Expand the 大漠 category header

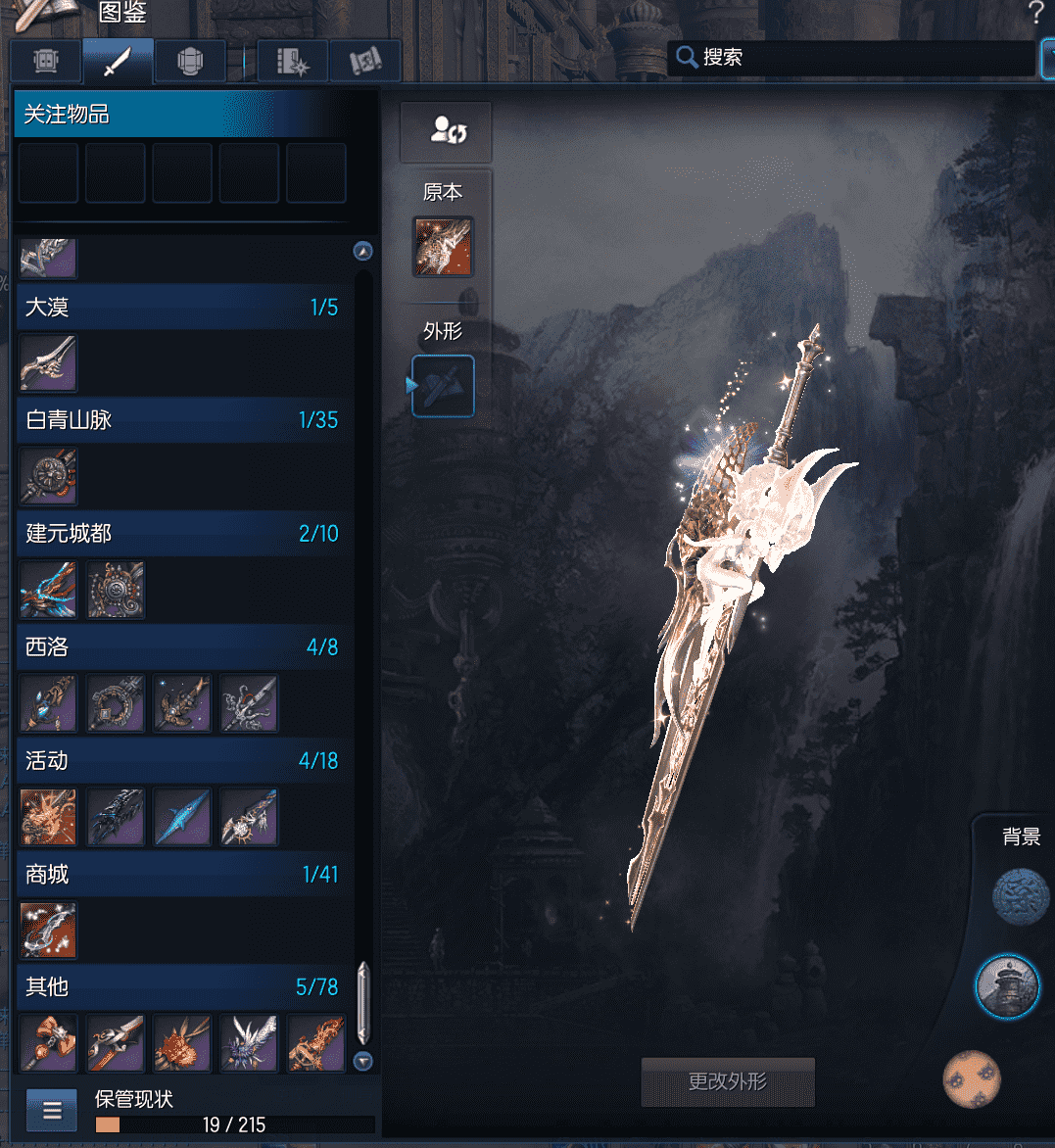182,307
